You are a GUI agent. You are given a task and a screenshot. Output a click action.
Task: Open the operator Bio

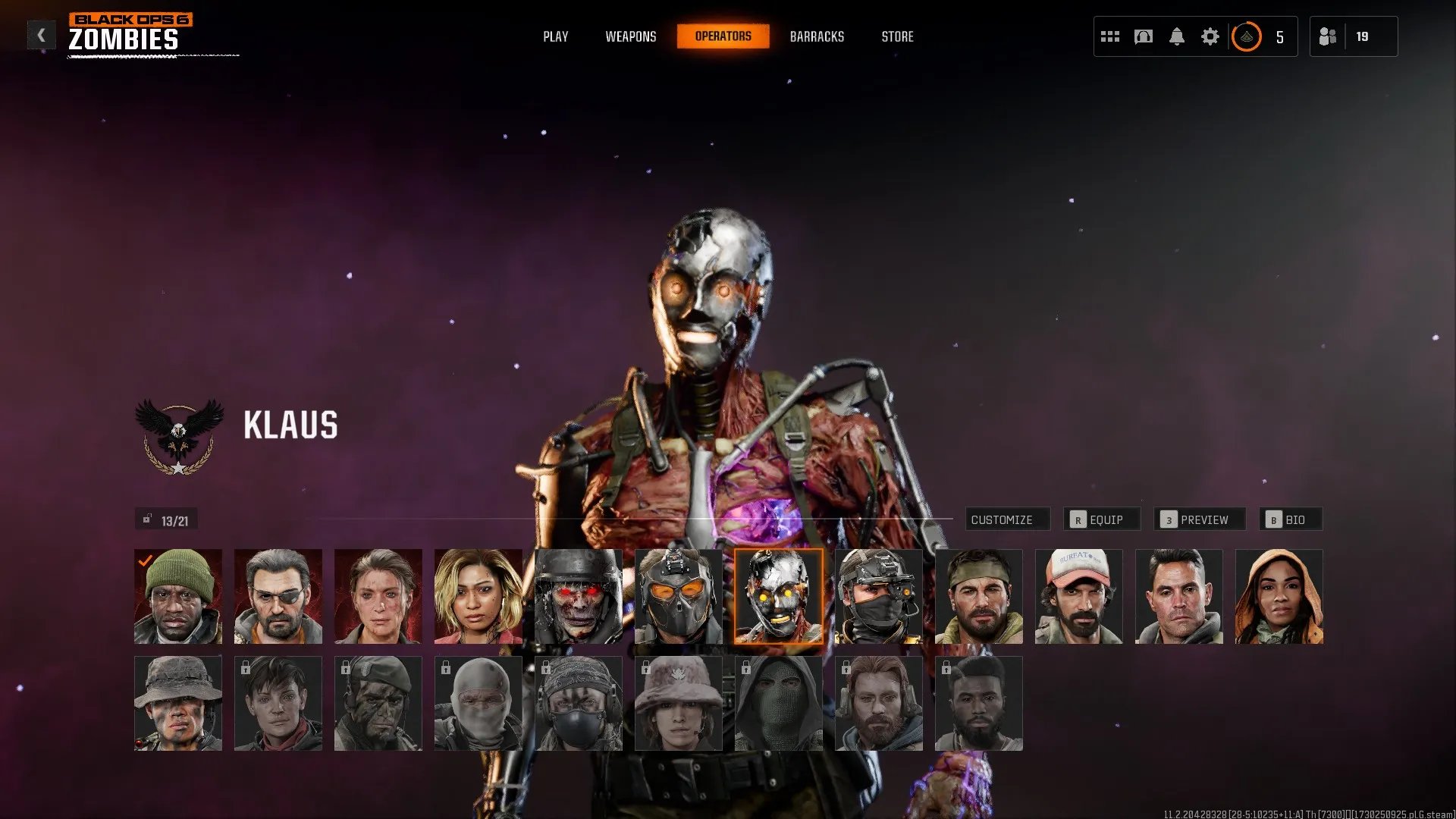click(1290, 519)
